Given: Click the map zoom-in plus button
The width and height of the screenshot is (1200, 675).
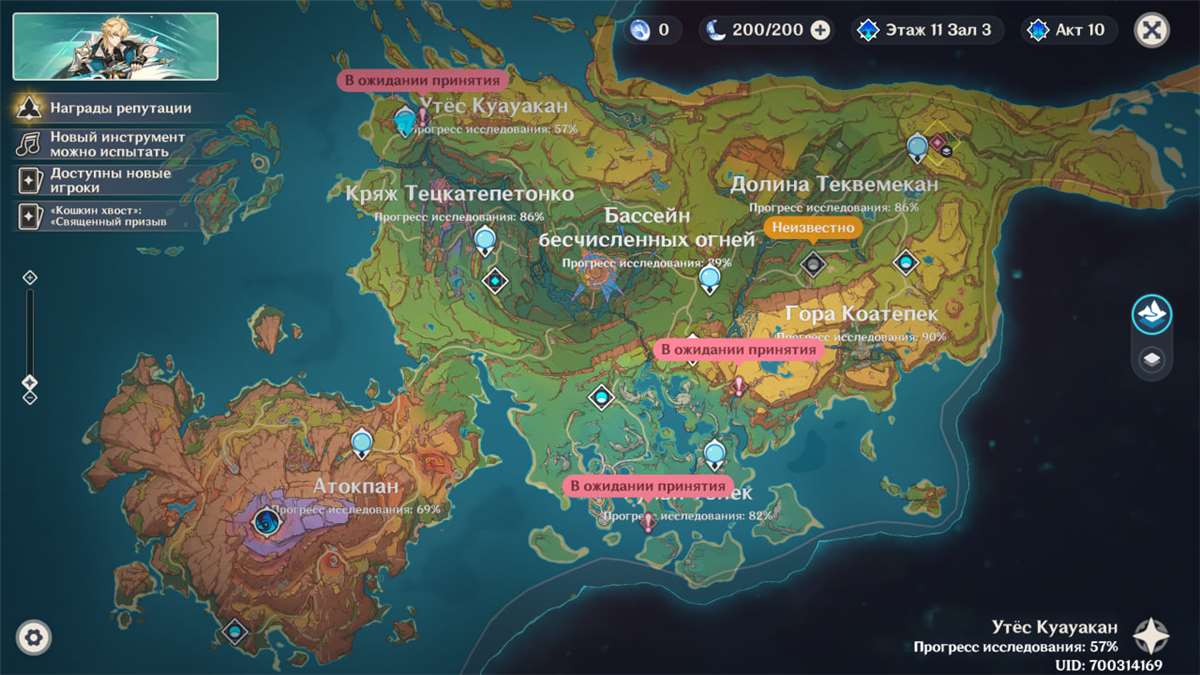Looking at the screenshot, I should 29,277.
